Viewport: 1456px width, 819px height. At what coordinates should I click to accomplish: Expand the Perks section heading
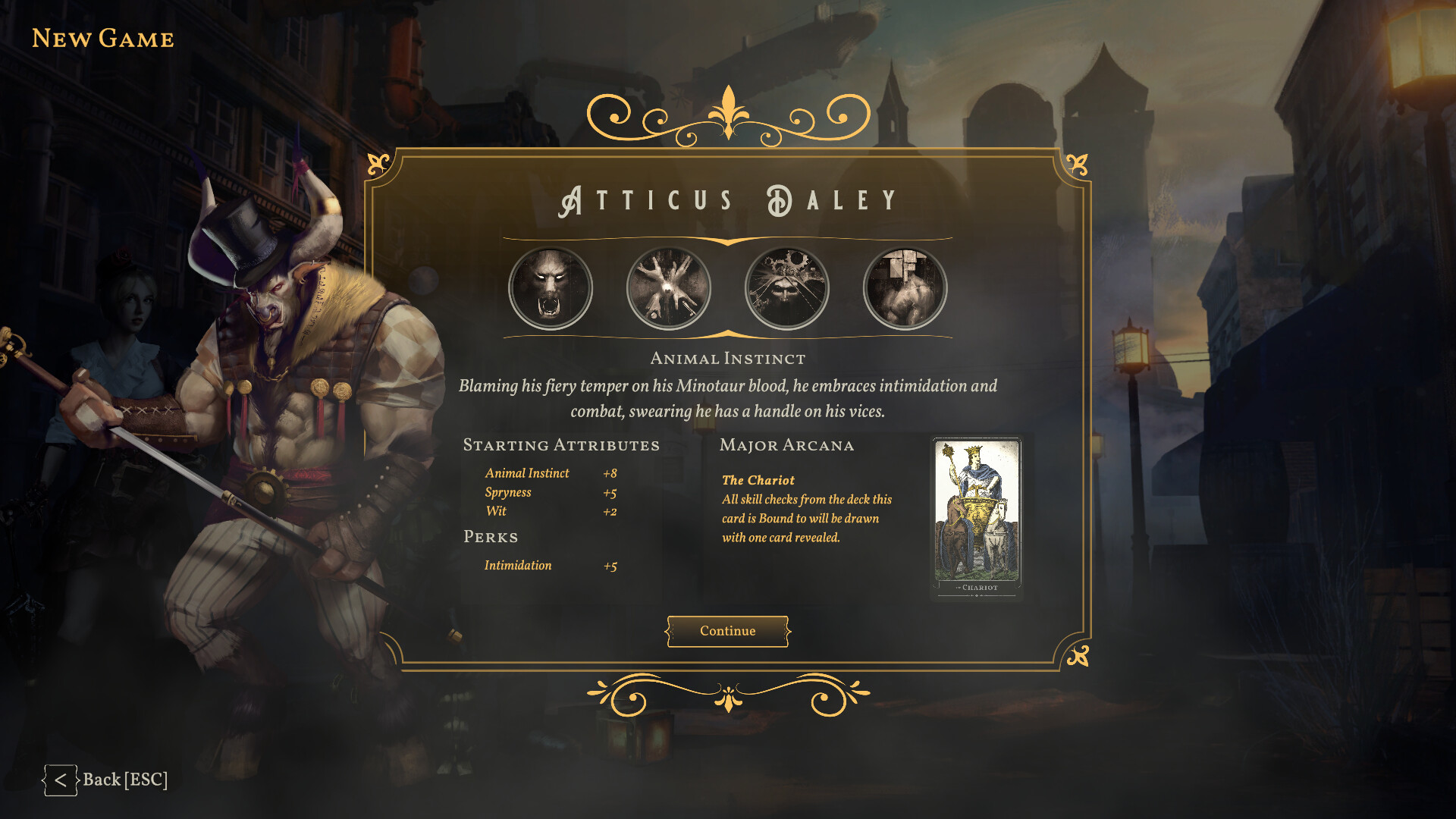pos(491,537)
